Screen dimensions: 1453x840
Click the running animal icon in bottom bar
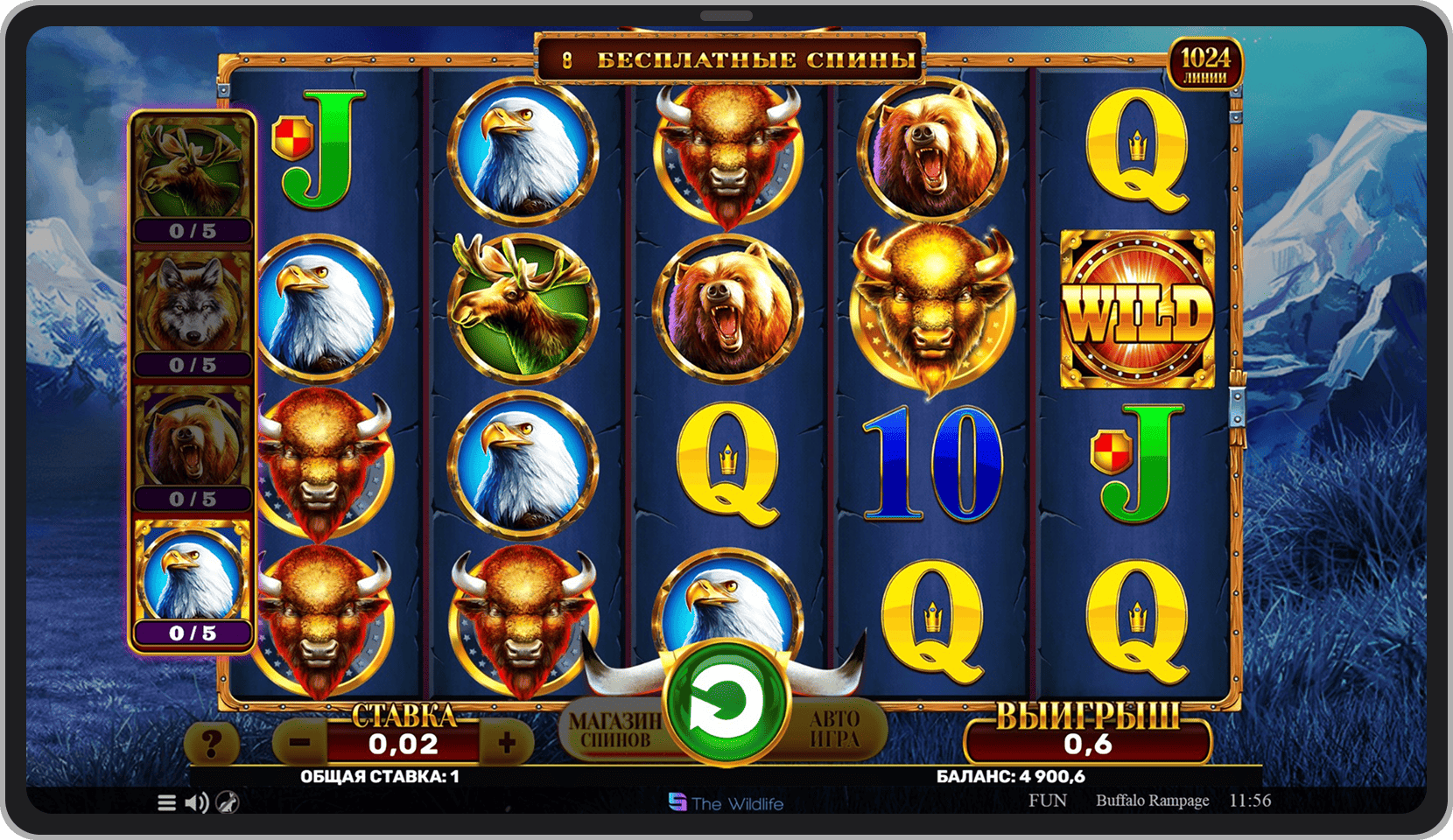point(228,802)
